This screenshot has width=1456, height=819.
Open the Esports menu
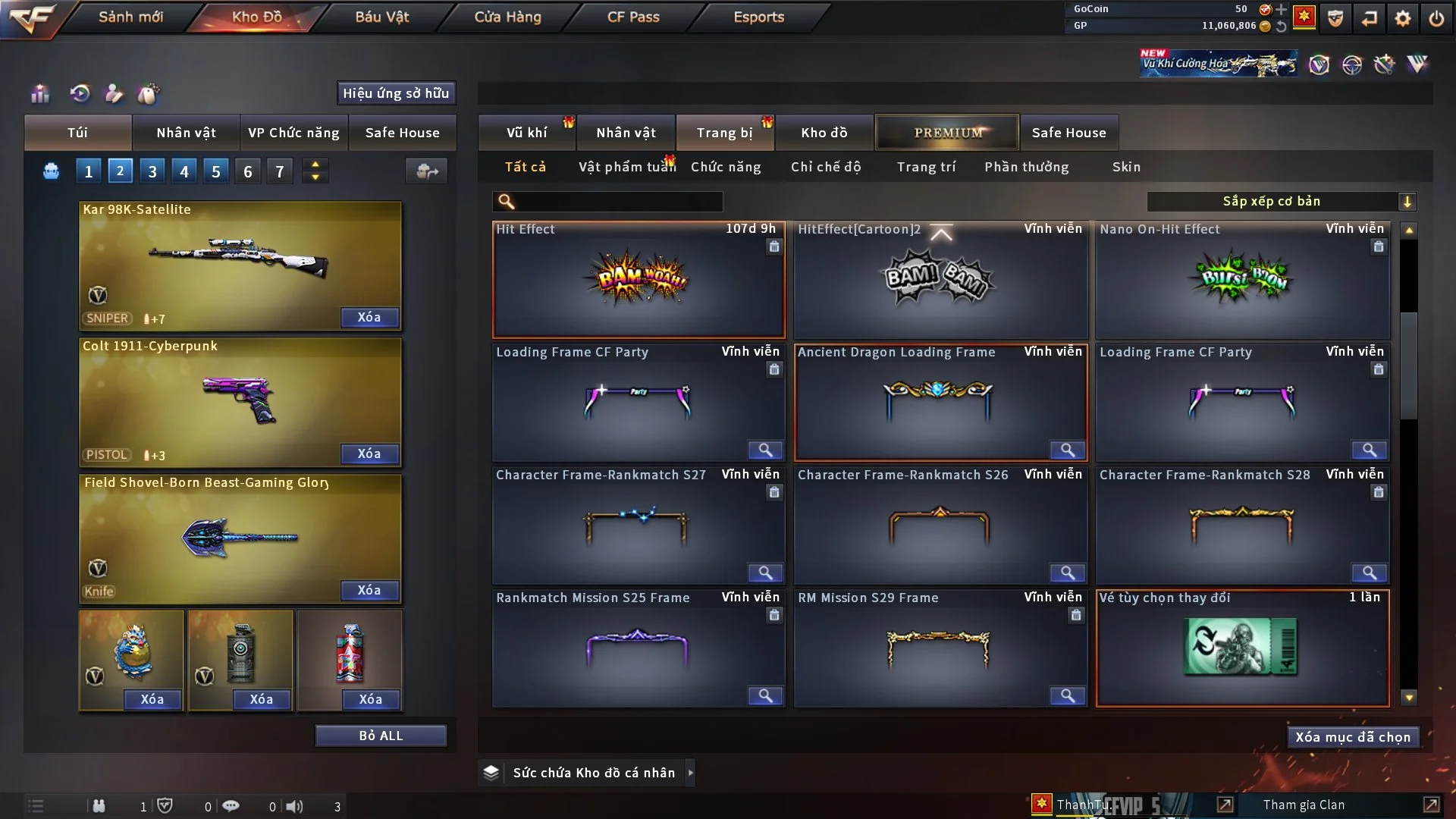pyautogui.click(x=758, y=17)
